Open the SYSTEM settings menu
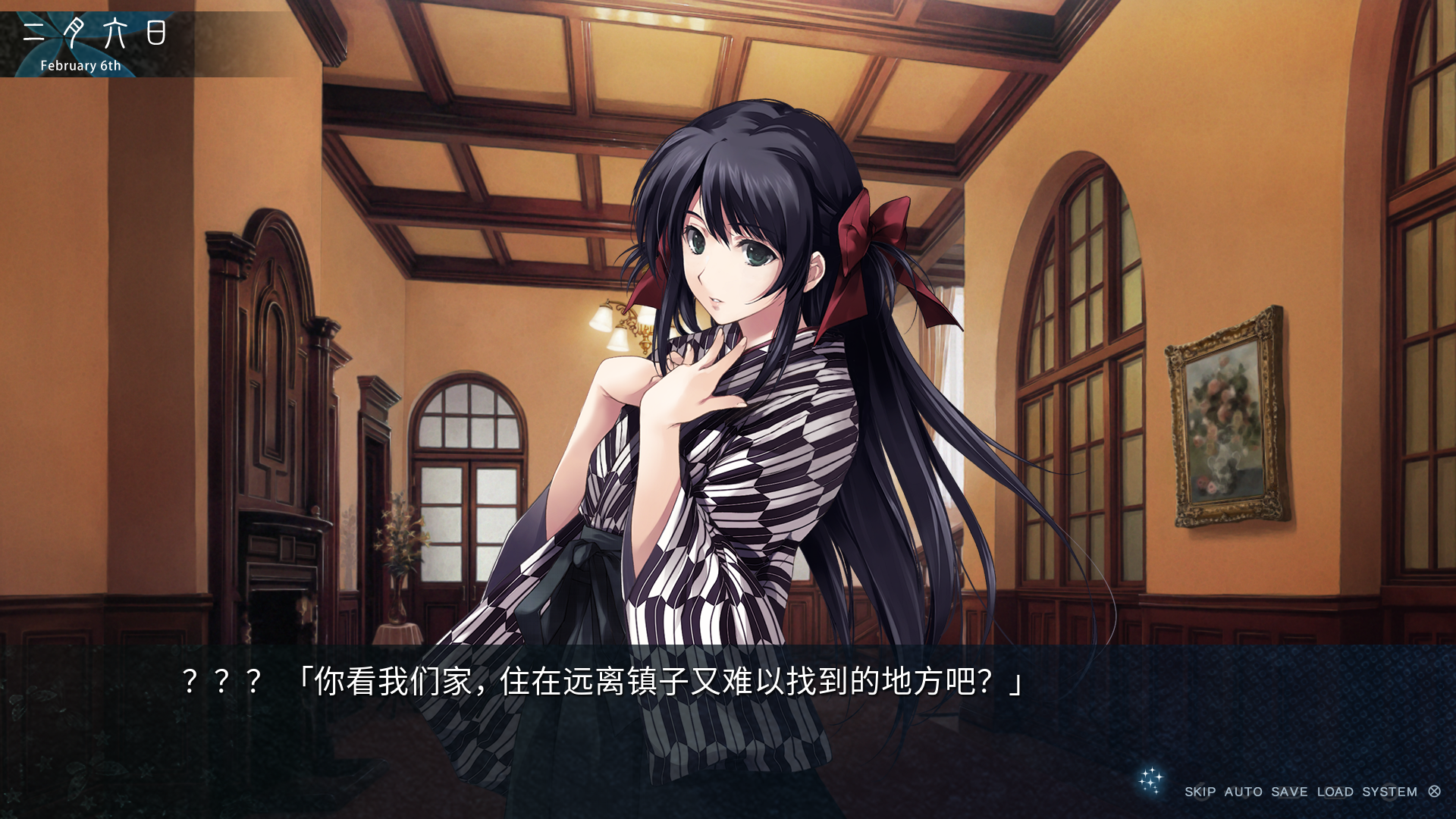Image resolution: width=1456 pixels, height=819 pixels. pos(1389,792)
